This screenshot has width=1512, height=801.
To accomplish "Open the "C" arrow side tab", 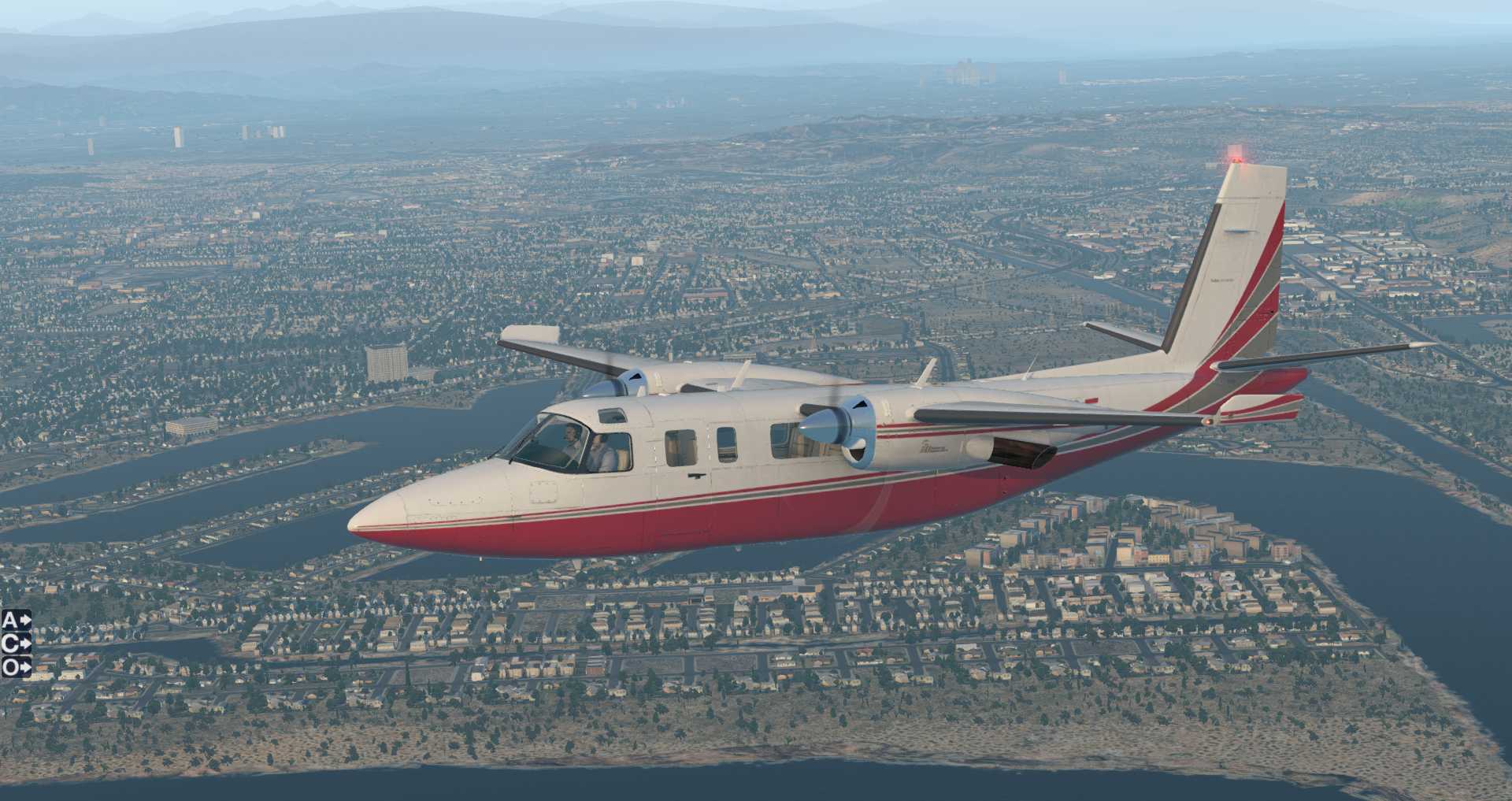I will [17, 644].
